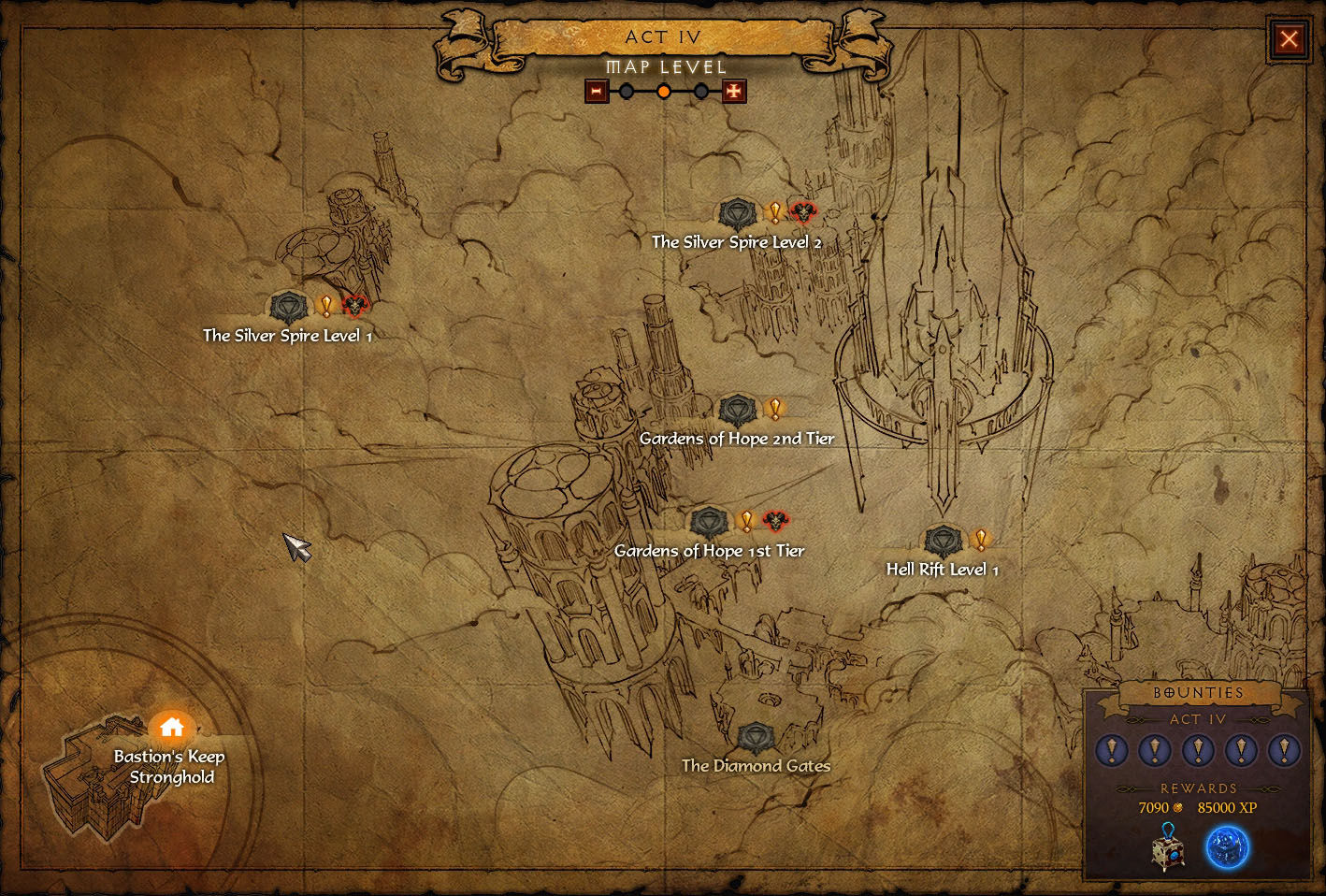Click the blue orb bounty reward icon

coord(1227,847)
